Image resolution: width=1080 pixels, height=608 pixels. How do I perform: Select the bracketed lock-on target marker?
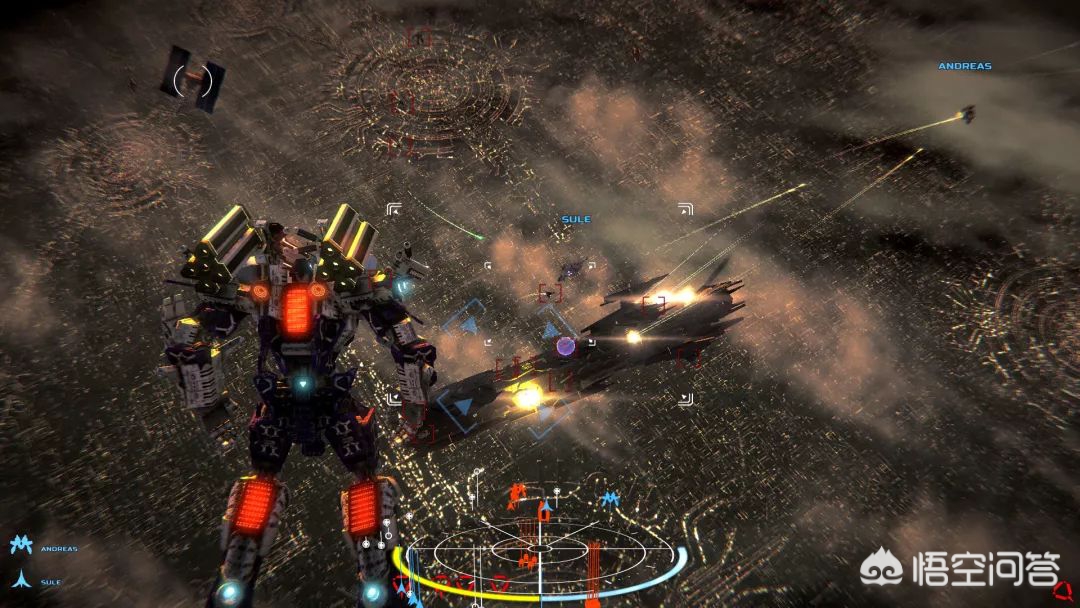coord(193,79)
